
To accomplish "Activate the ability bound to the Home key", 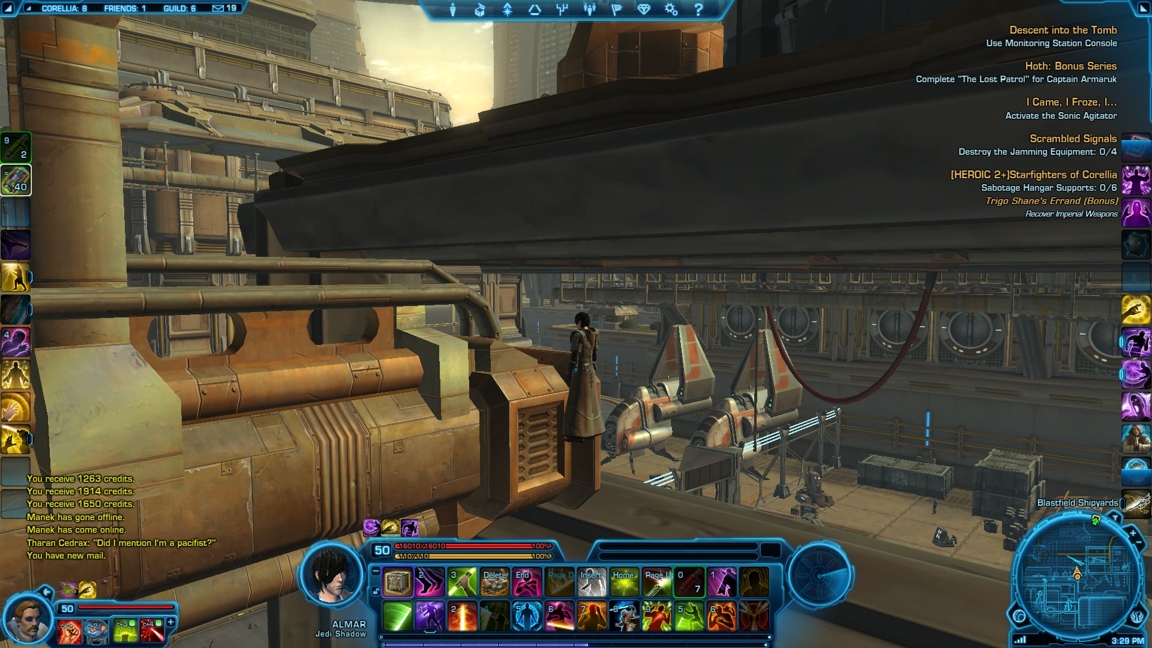I will (624, 582).
